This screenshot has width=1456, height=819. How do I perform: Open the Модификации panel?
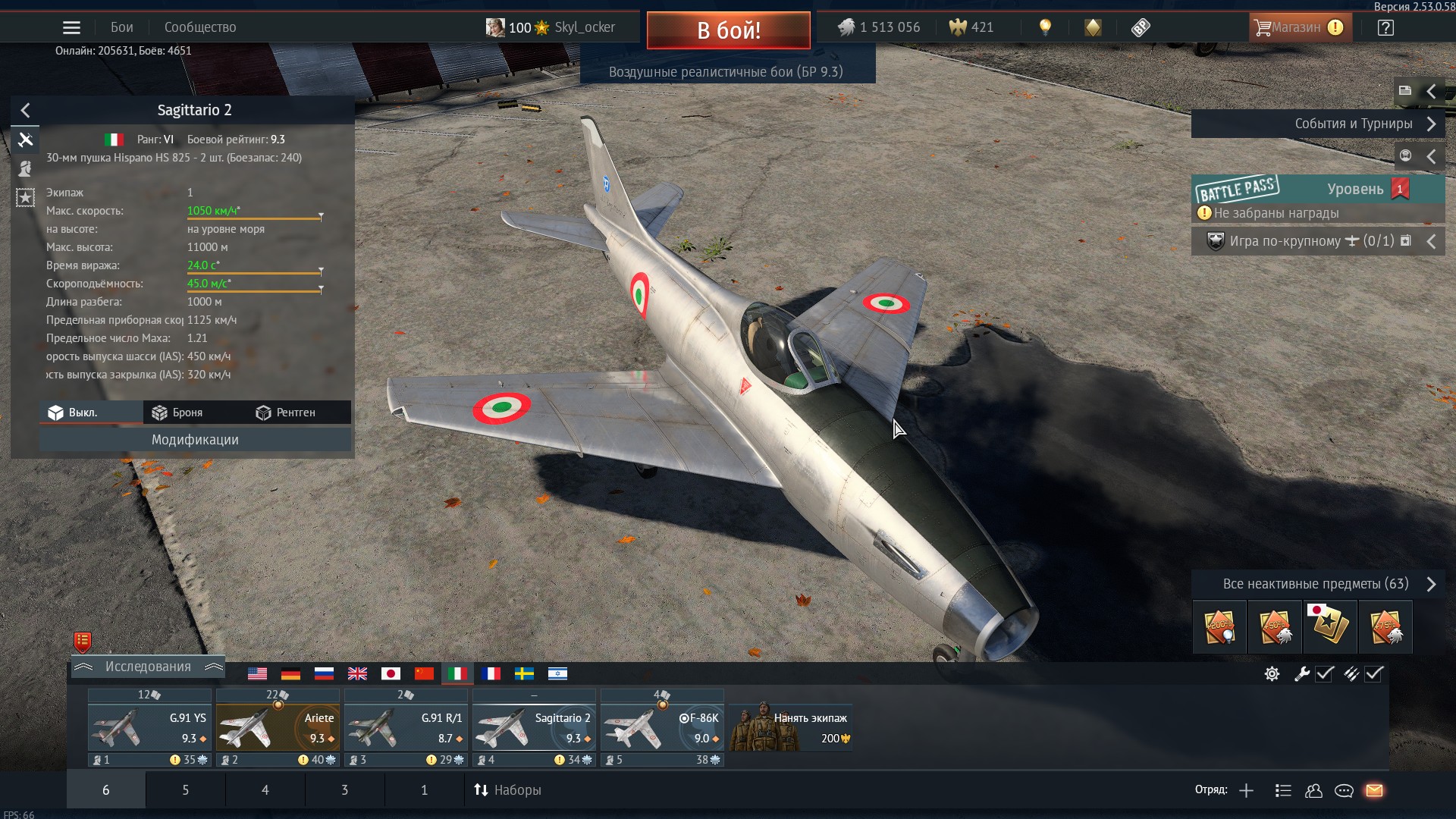pos(195,440)
